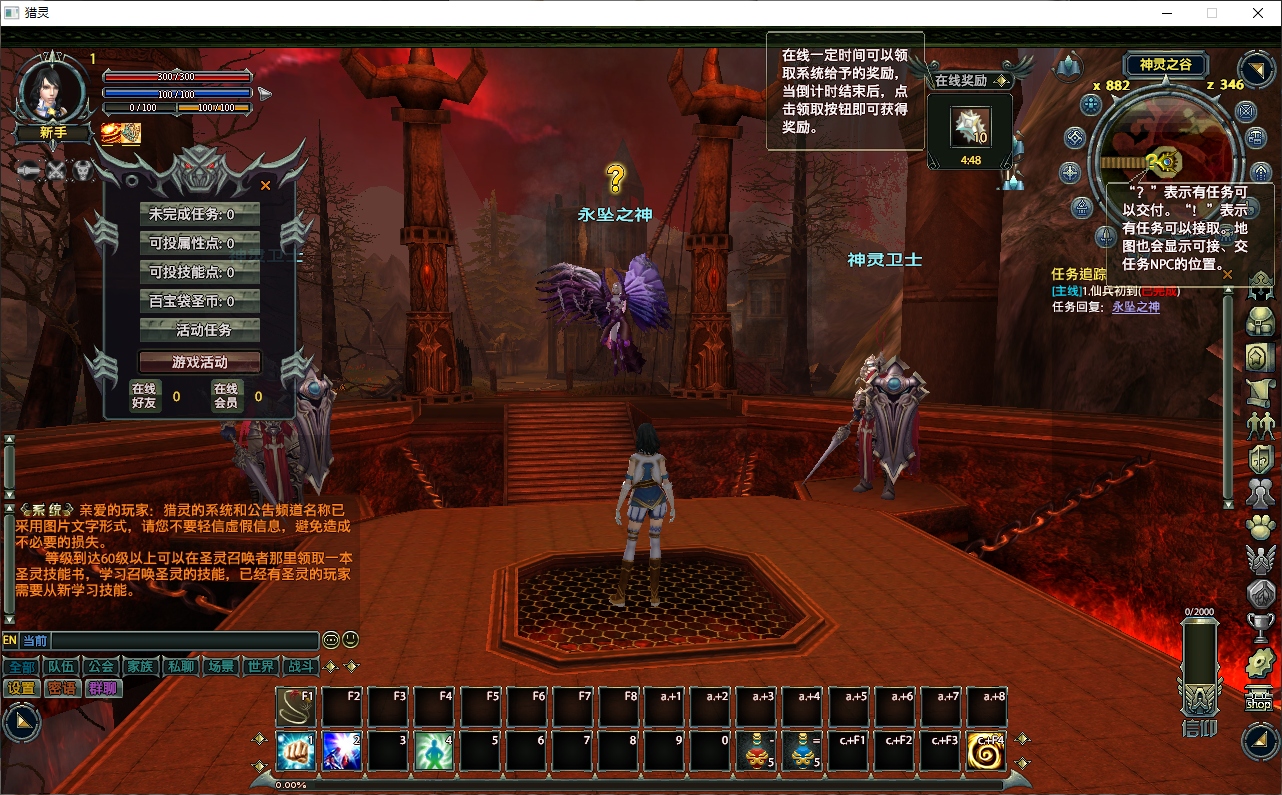
Task: Open the shop from the side bar
Action: point(1259,702)
